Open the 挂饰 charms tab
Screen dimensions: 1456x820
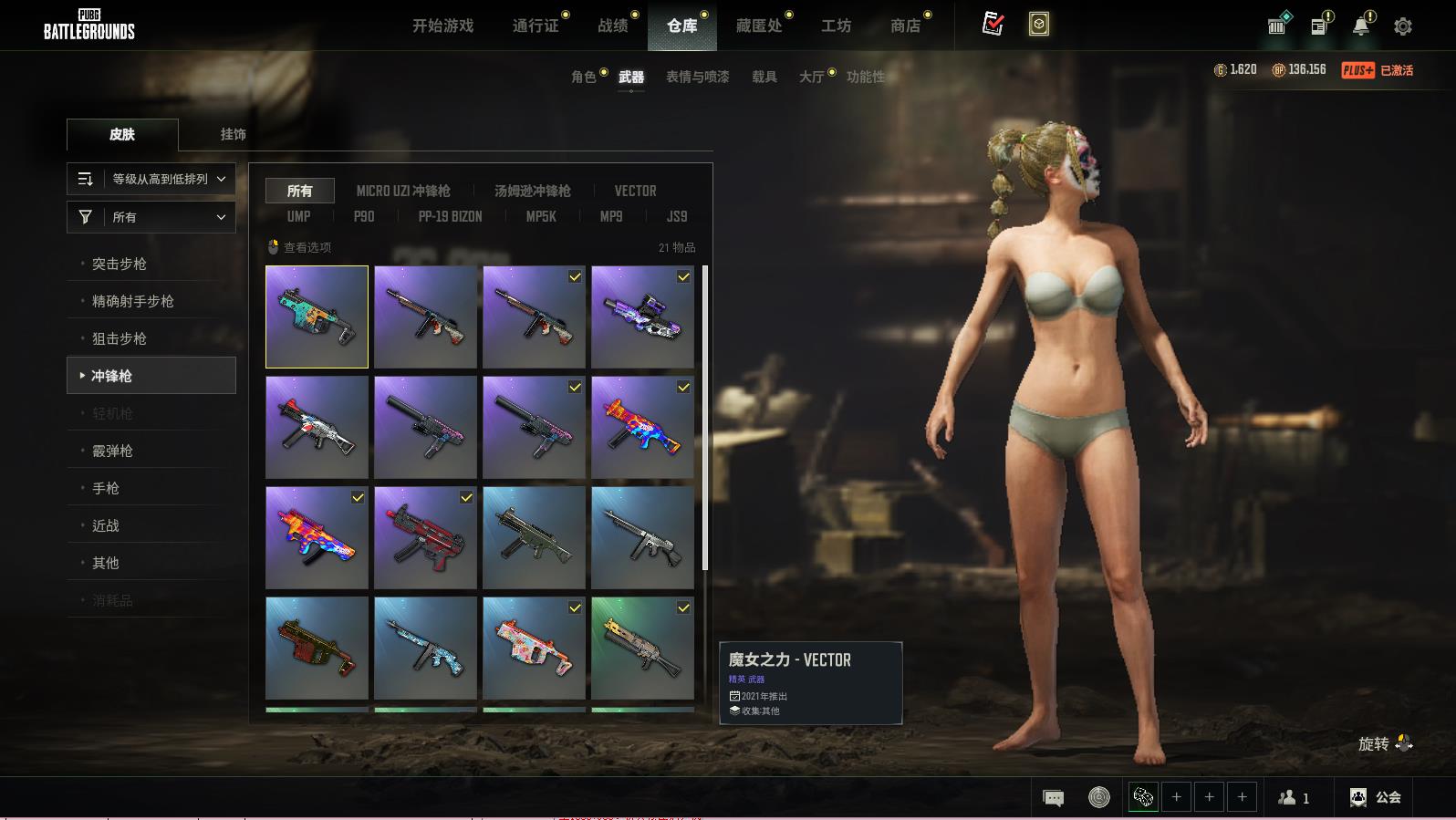pyautogui.click(x=233, y=134)
